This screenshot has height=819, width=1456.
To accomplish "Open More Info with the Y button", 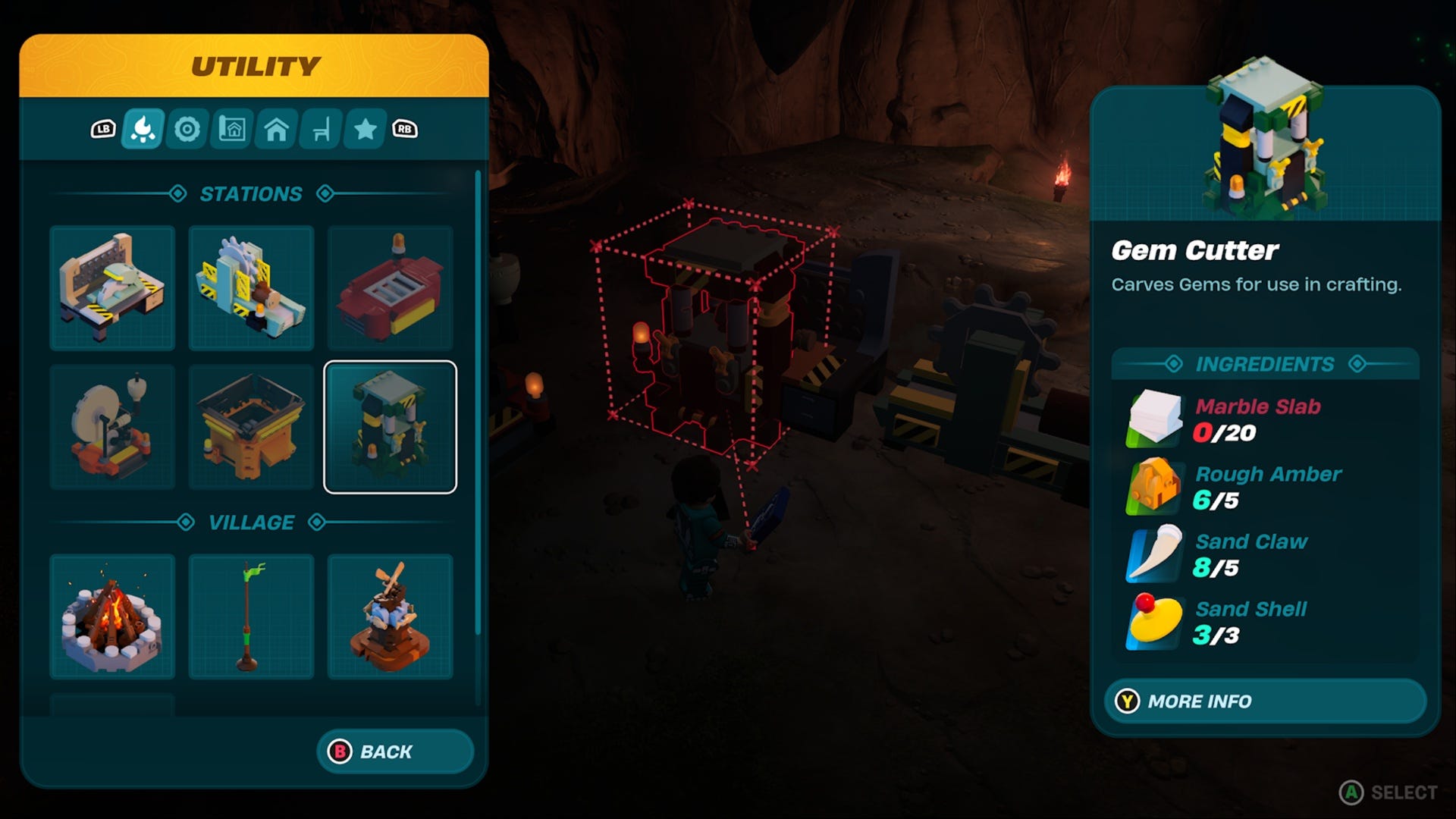I will click(x=1263, y=701).
